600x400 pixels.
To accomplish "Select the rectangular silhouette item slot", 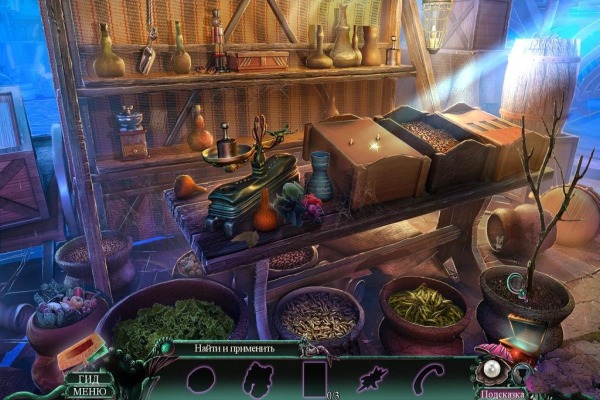I will 314,380.
